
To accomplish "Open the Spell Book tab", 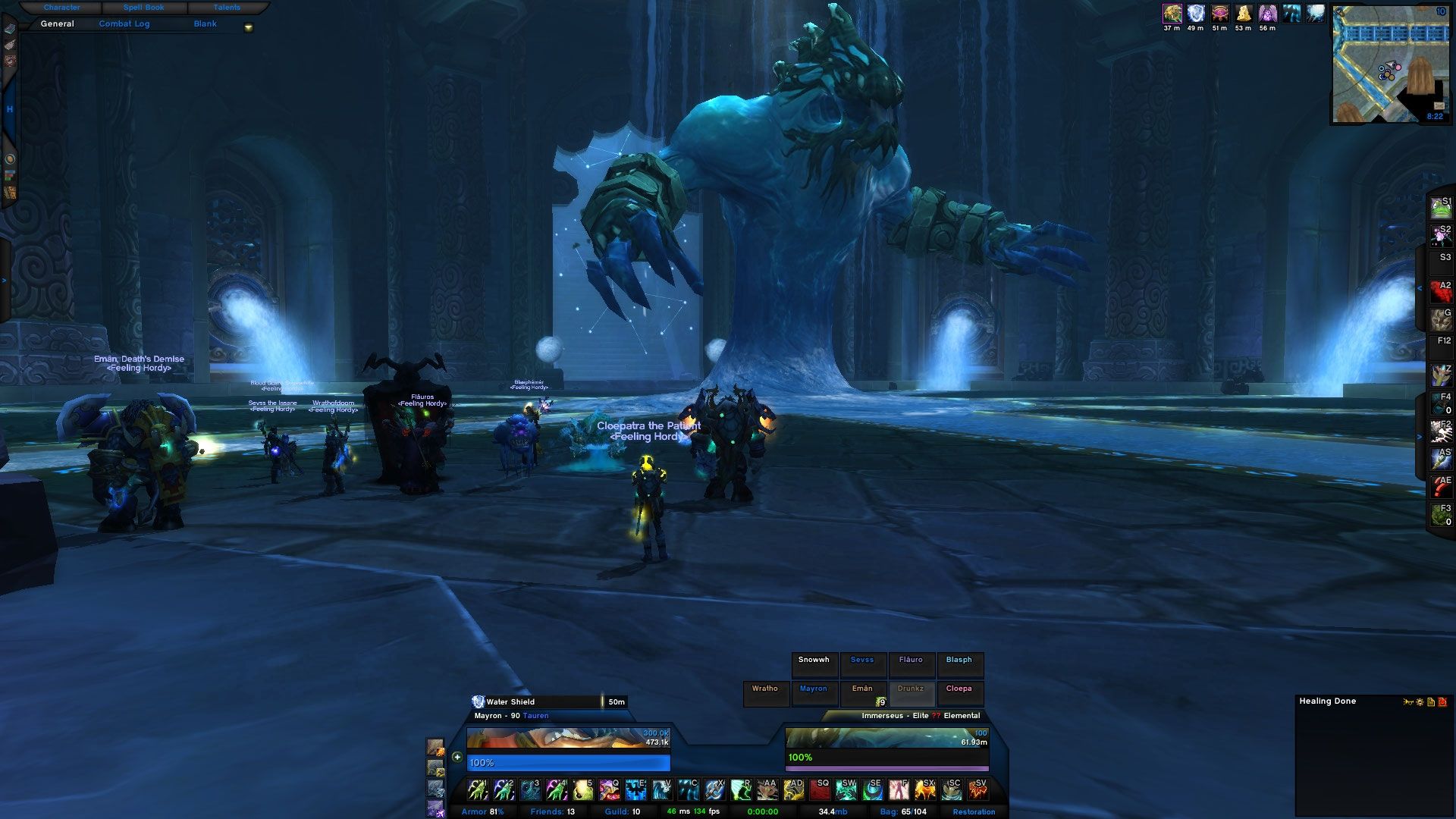I will click(143, 7).
